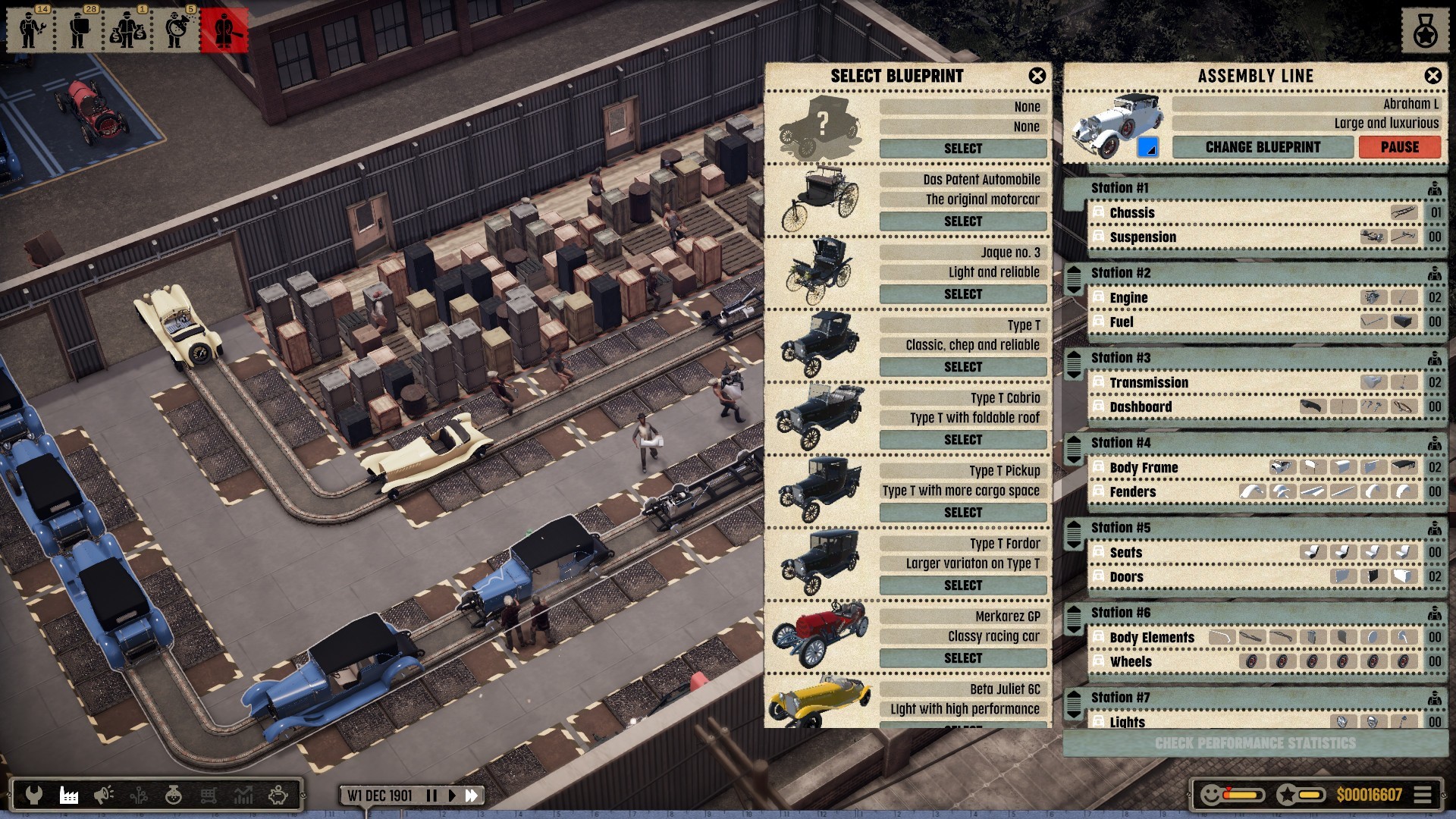
Task: Choose the Jaque no. 3 blueprint
Action: point(963,294)
